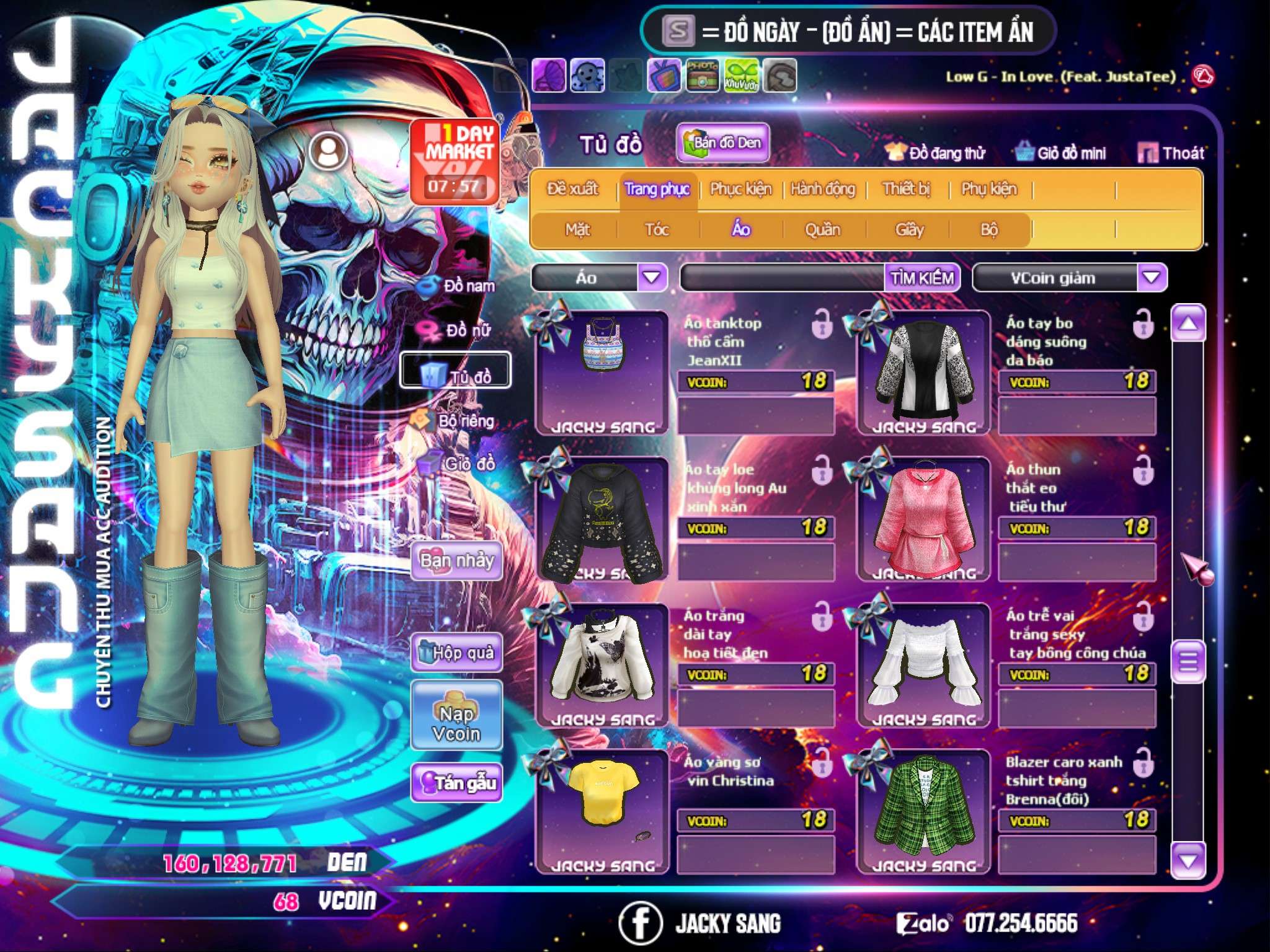Image resolution: width=1270 pixels, height=952 pixels.
Task: Open Giỏ đồ mini cart
Action: click(1061, 153)
